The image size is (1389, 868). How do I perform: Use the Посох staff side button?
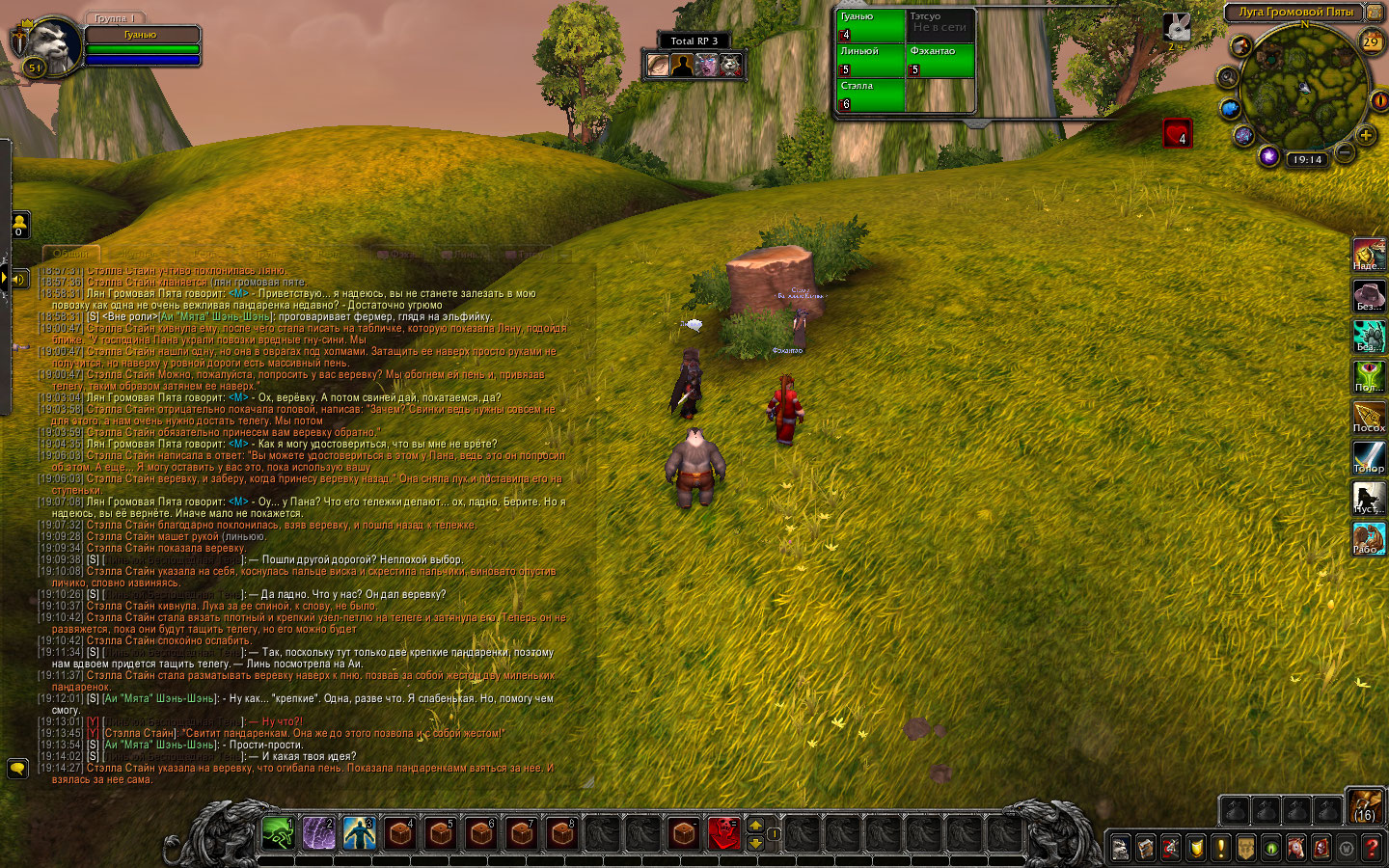click(1369, 417)
